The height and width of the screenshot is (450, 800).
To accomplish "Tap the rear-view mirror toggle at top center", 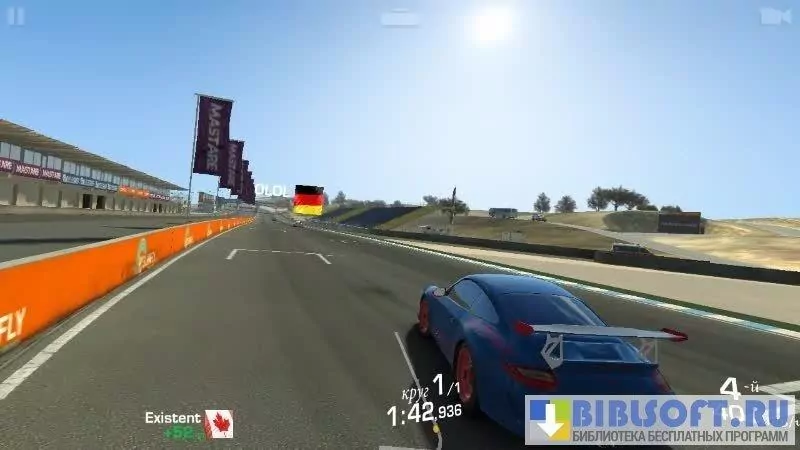I will click(400, 17).
